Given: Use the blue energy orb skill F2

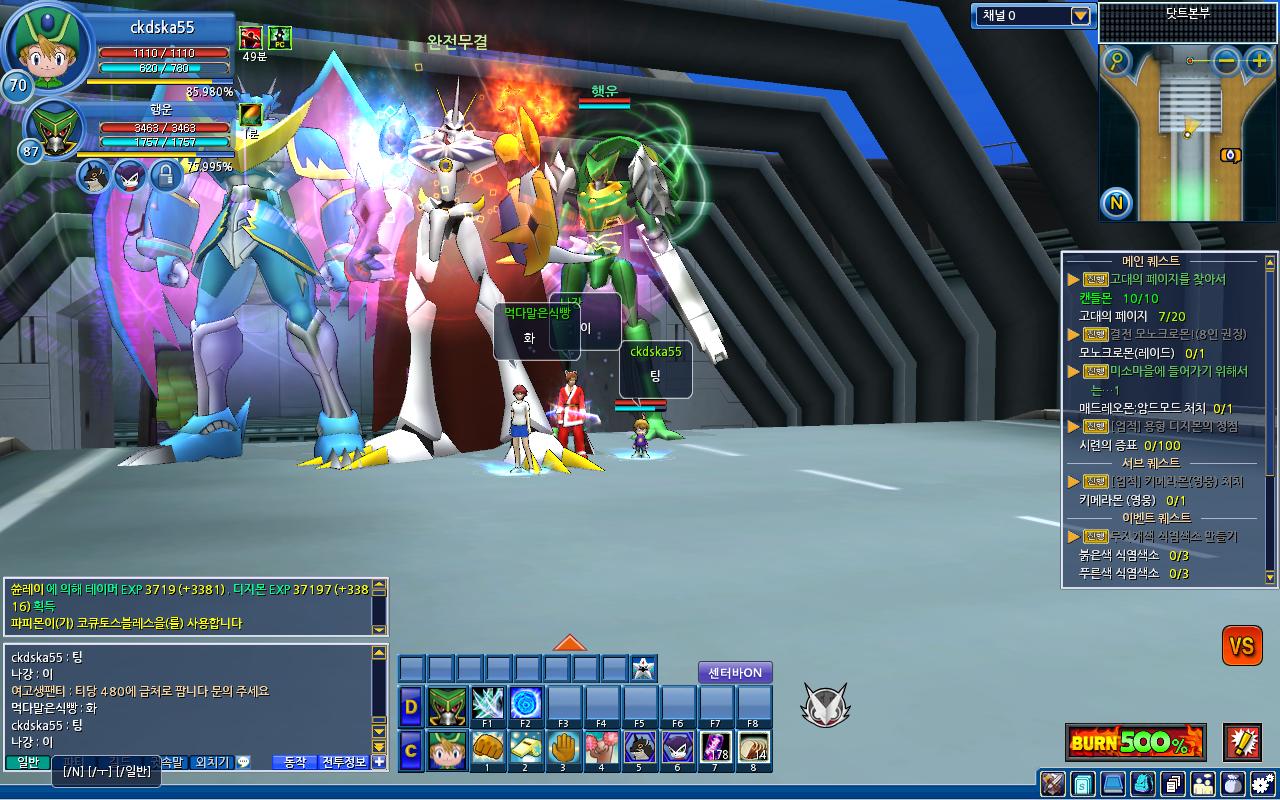Looking at the screenshot, I should [x=525, y=702].
